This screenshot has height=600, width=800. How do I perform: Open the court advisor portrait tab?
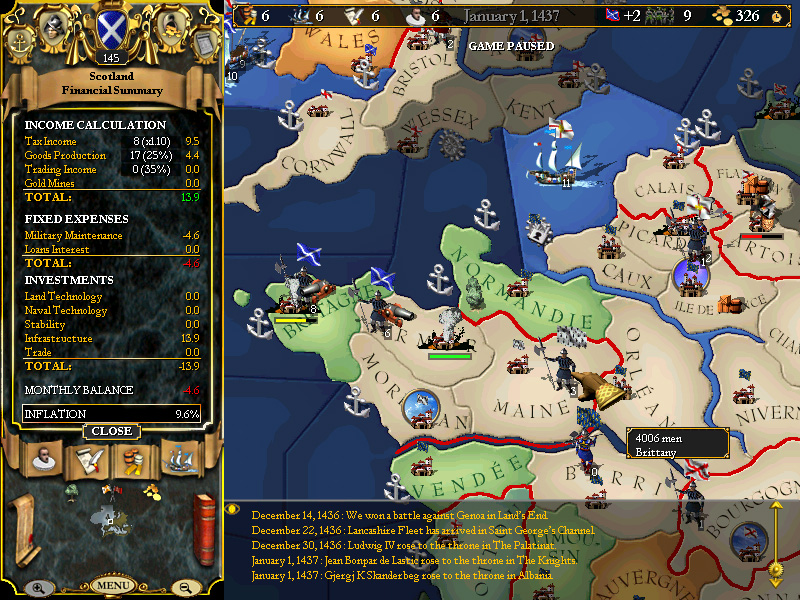[42, 462]
